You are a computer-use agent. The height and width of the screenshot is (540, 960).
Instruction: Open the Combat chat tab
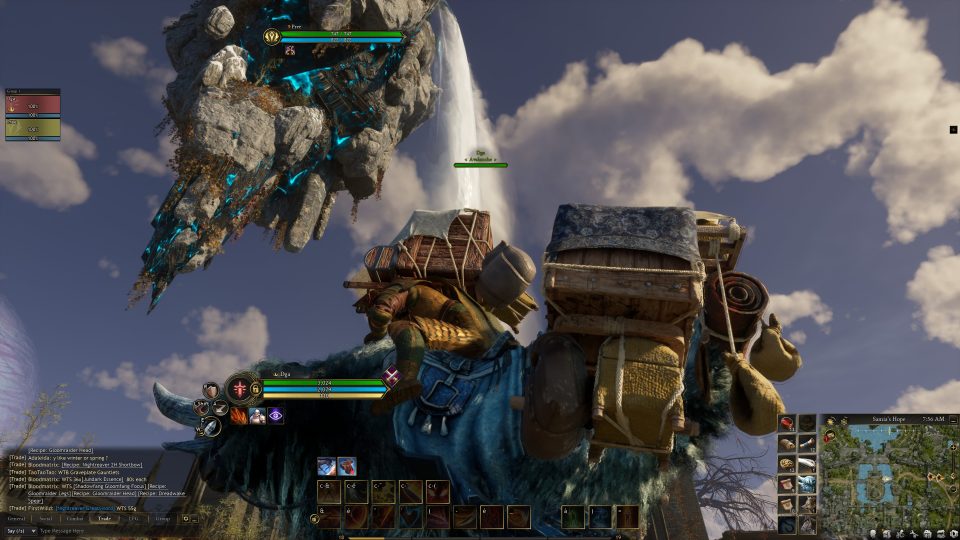point(75,519)
